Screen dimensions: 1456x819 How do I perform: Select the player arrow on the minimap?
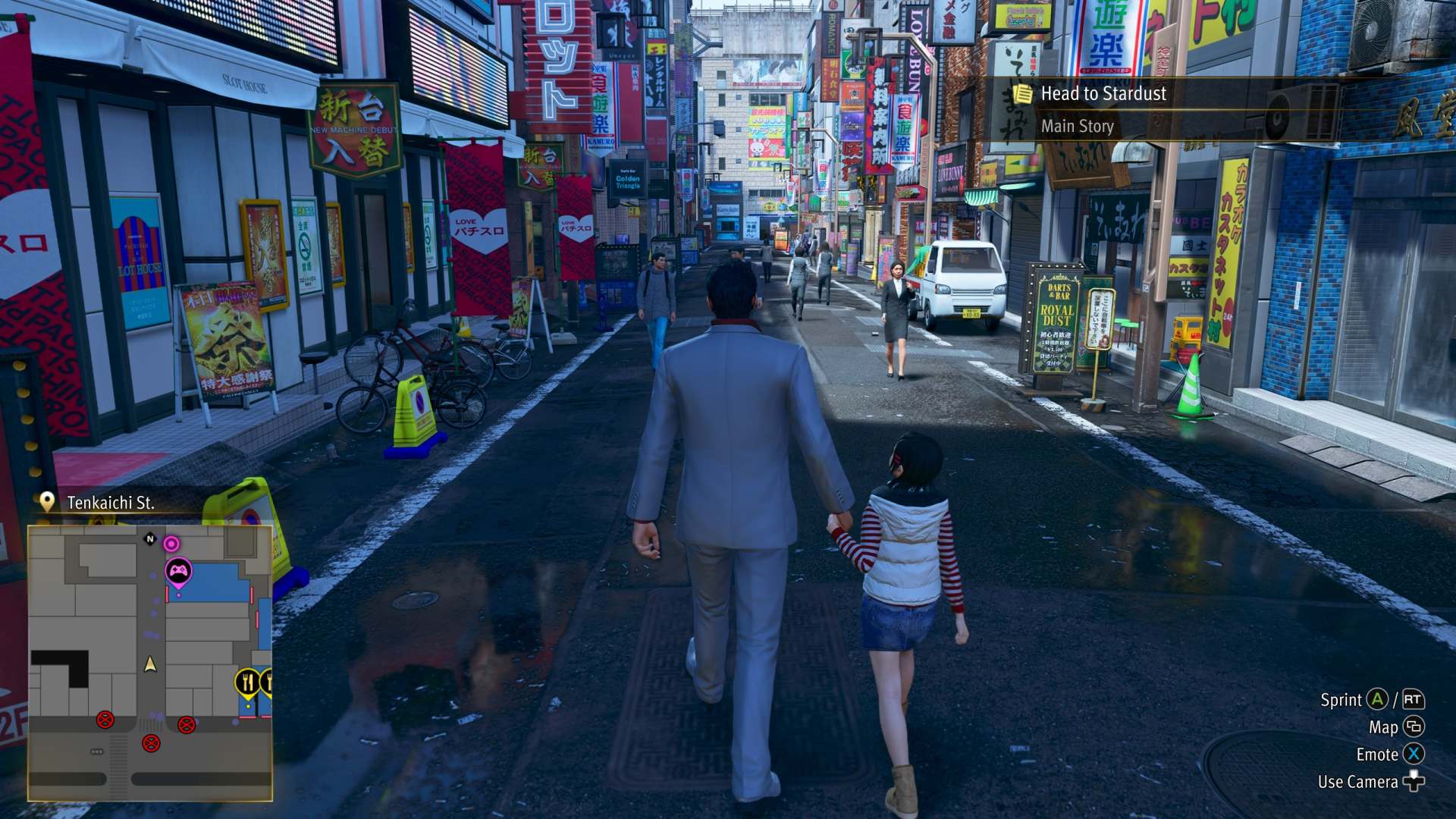150,664
